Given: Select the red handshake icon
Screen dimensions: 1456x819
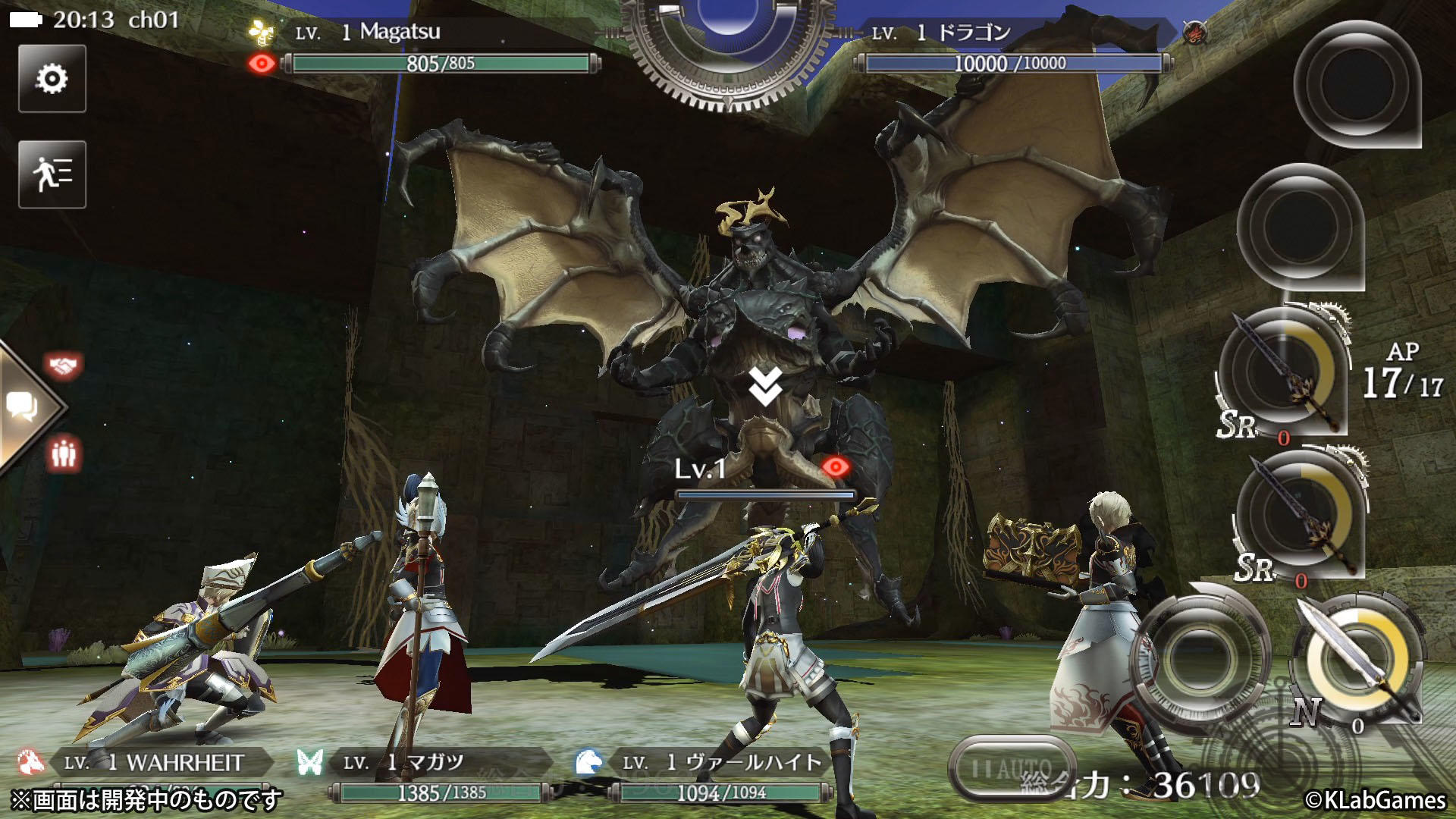Looking at the screenshot, I should coord(64,366).
